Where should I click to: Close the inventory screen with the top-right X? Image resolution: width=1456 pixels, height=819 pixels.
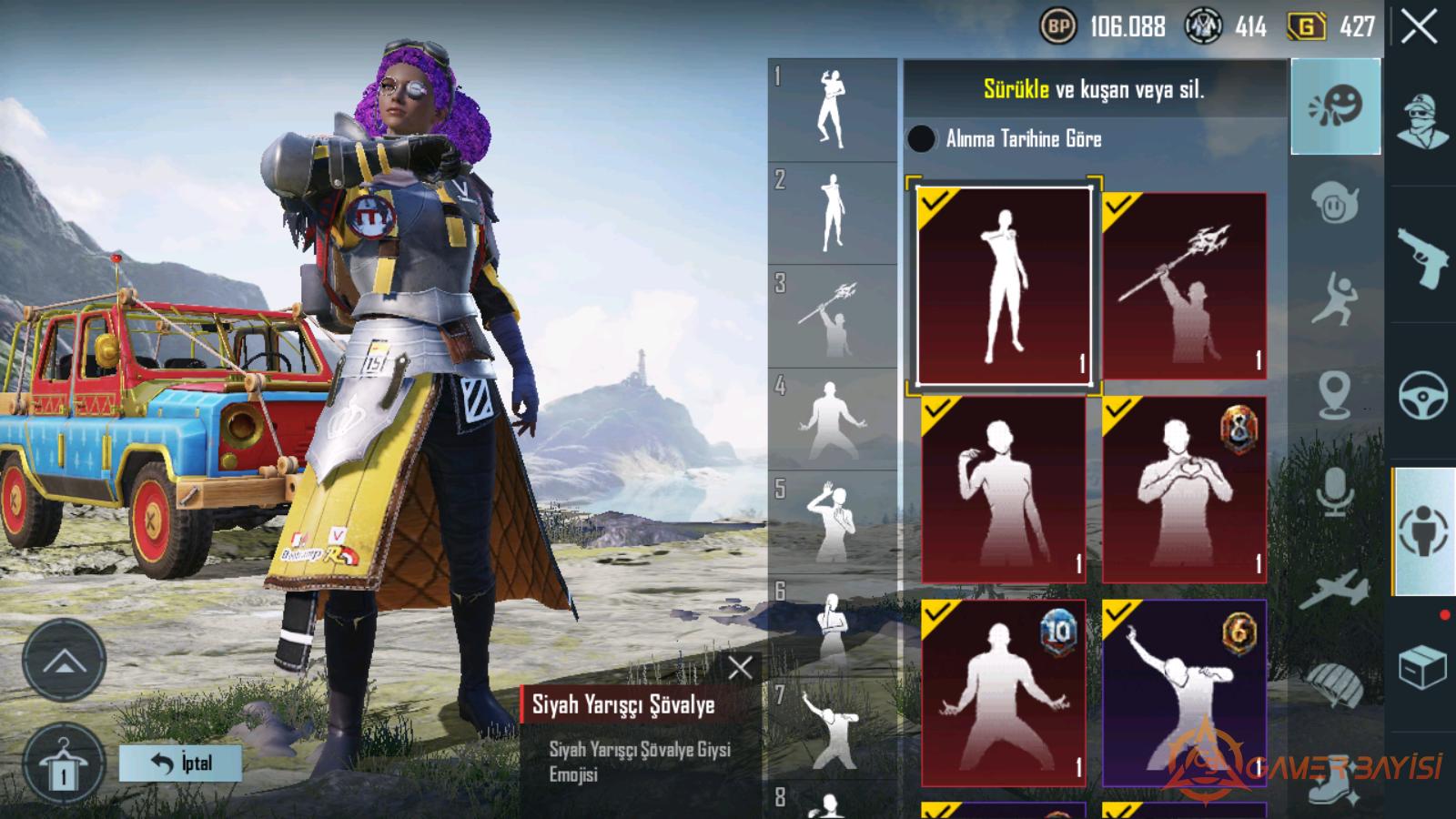tap(1420, 27)
